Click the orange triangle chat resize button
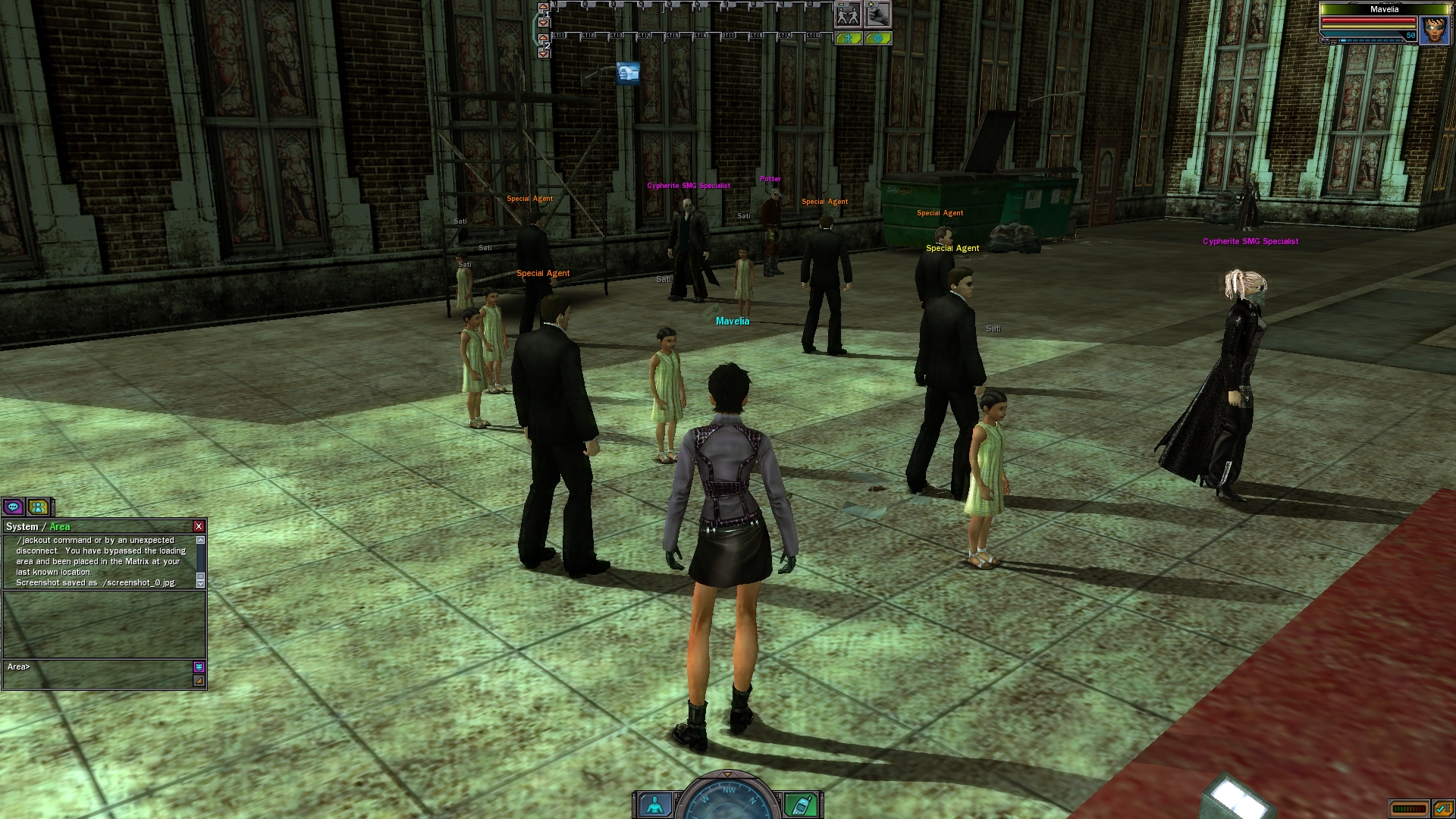Viewport: 1456px width, 819px height. pyautogui.click(x=199, y=681)
